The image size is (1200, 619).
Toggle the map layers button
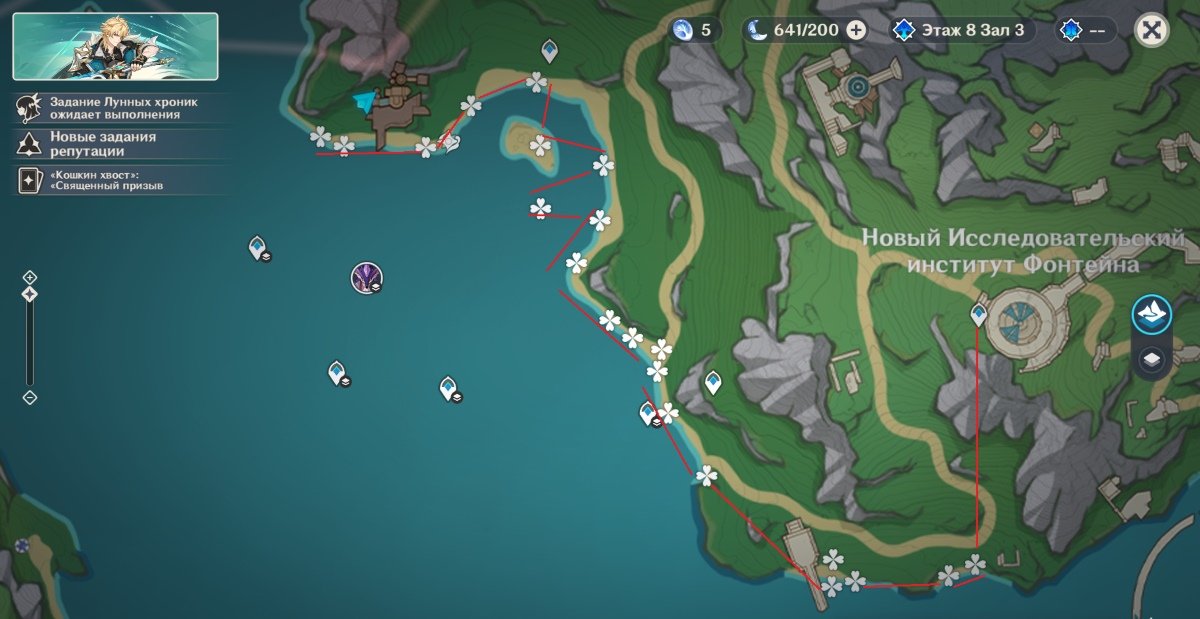(x=1152, y=359)
